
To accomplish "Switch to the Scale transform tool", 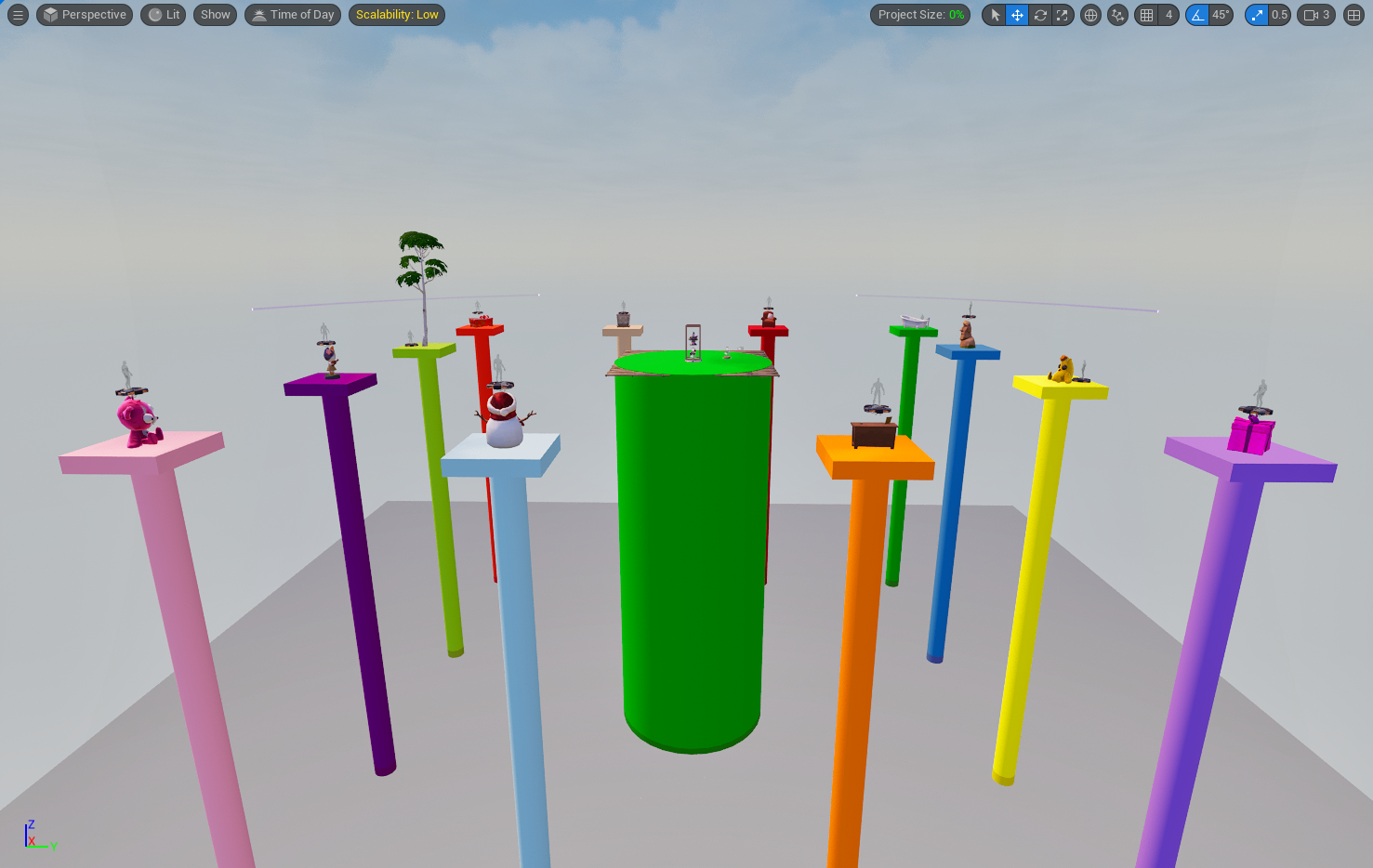I will point(1063,15).
